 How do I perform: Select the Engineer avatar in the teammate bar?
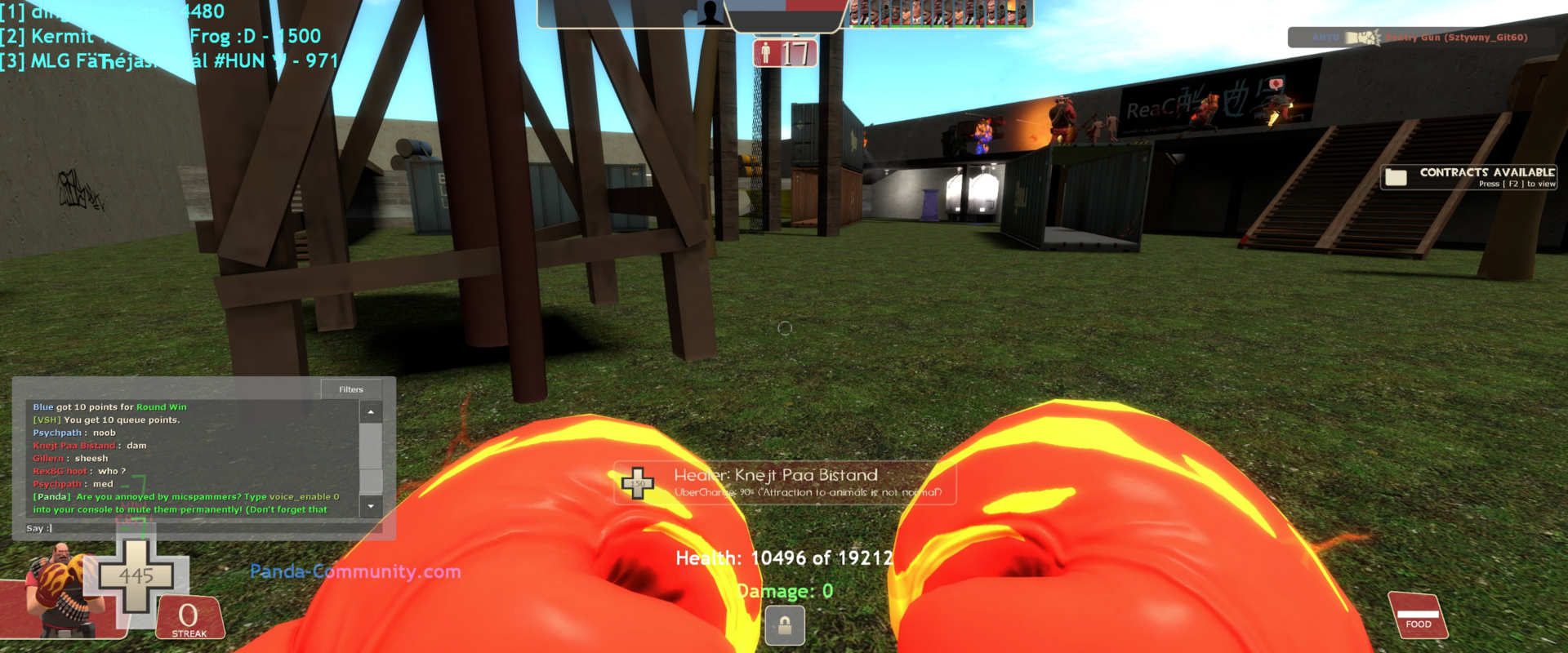(x=1011, y=13)
